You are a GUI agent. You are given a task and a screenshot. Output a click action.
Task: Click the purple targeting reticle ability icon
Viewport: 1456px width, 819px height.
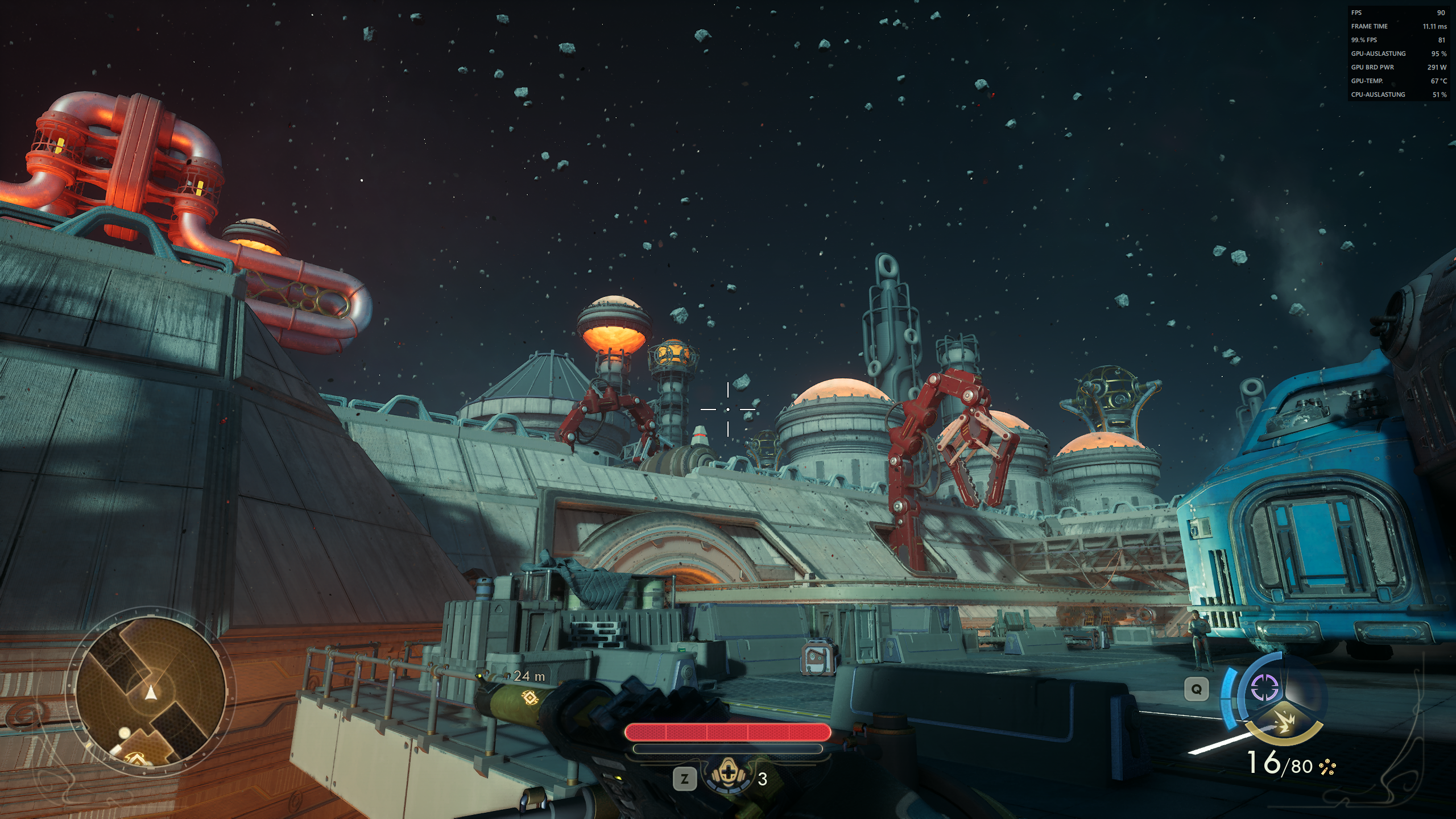click(1264, 687)
